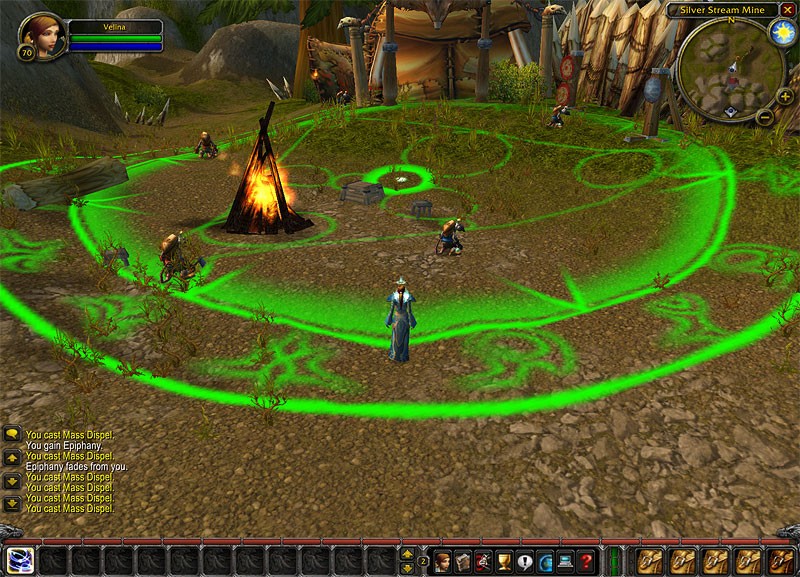Zoom out the minimap with minus button
The width and height of the screenshot is (800, 577).
(x=765, y=117)
